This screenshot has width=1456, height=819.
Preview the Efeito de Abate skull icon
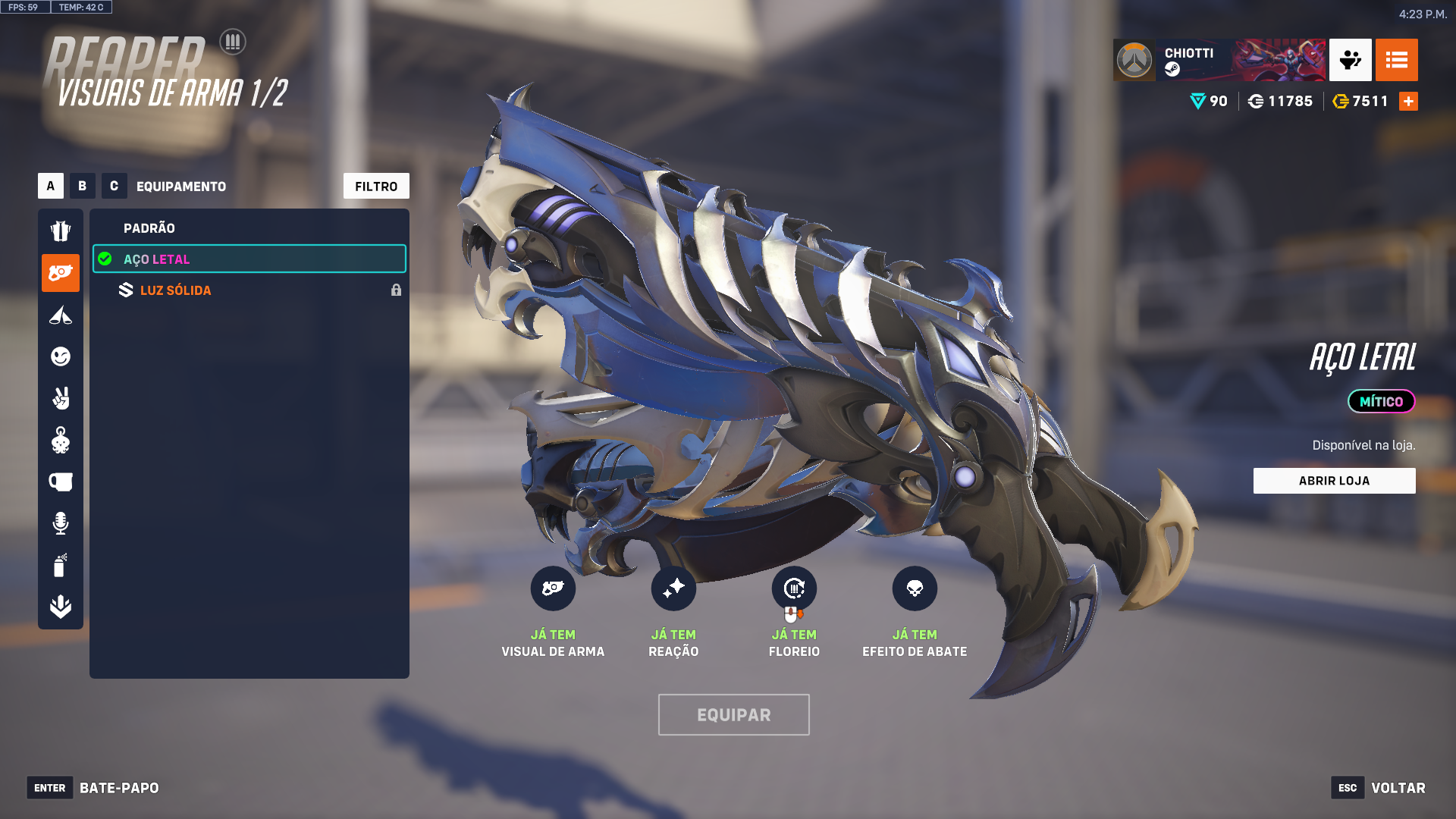pos(915,588)
